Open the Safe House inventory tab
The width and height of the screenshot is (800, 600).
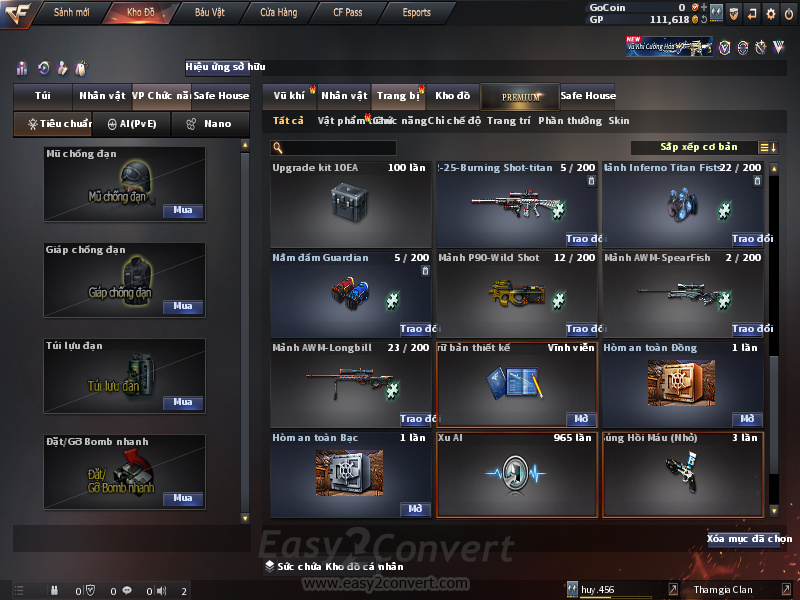(588, 96)
